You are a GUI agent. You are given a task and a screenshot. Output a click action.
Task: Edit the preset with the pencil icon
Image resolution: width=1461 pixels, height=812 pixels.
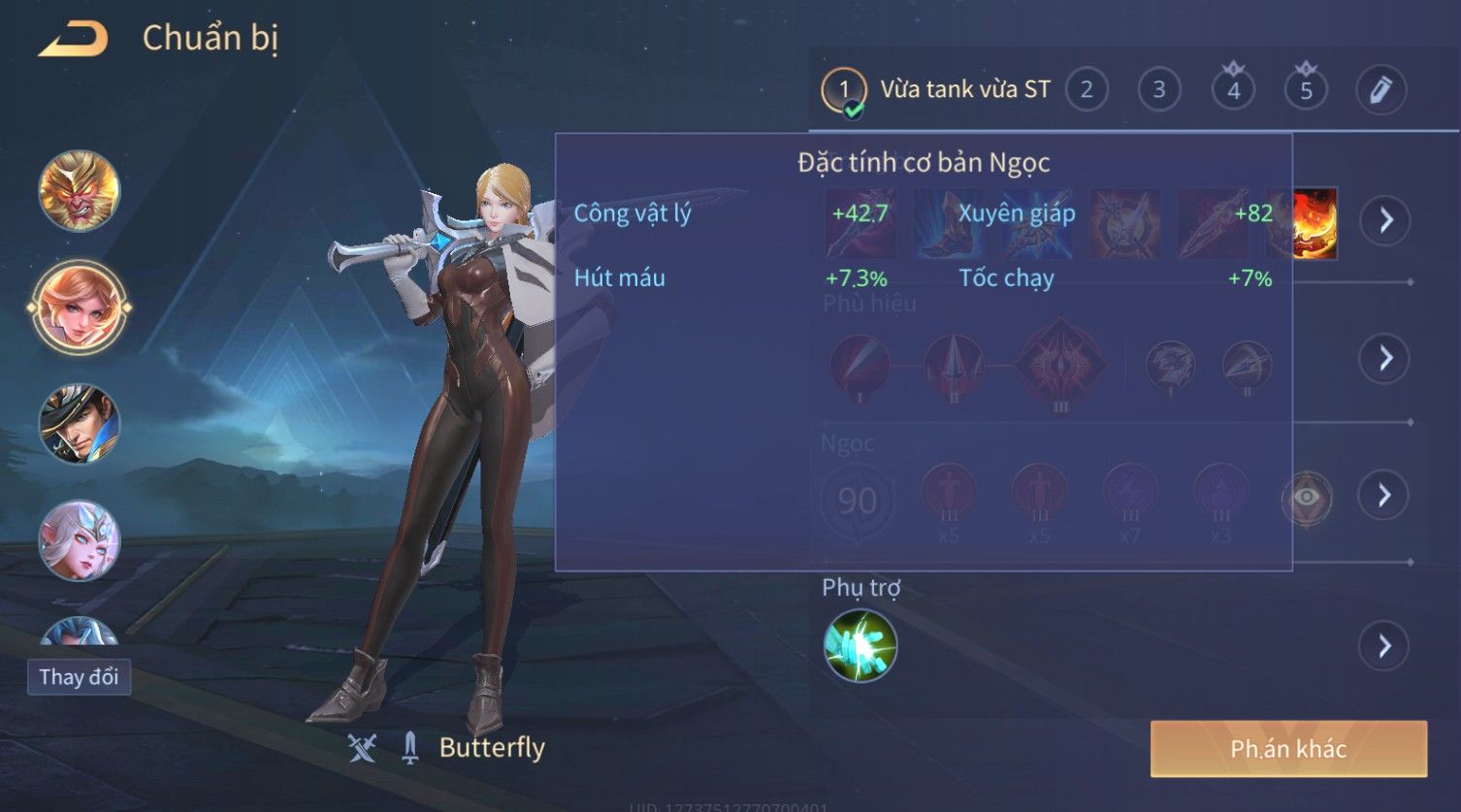[1380, 90]
